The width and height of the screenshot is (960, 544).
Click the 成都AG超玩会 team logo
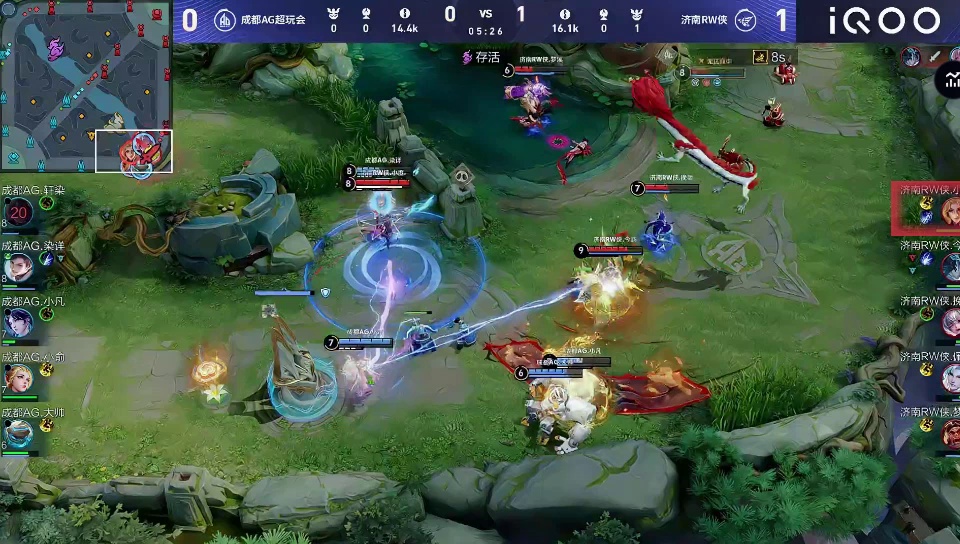pyautogui.click(x=225, y=20)
